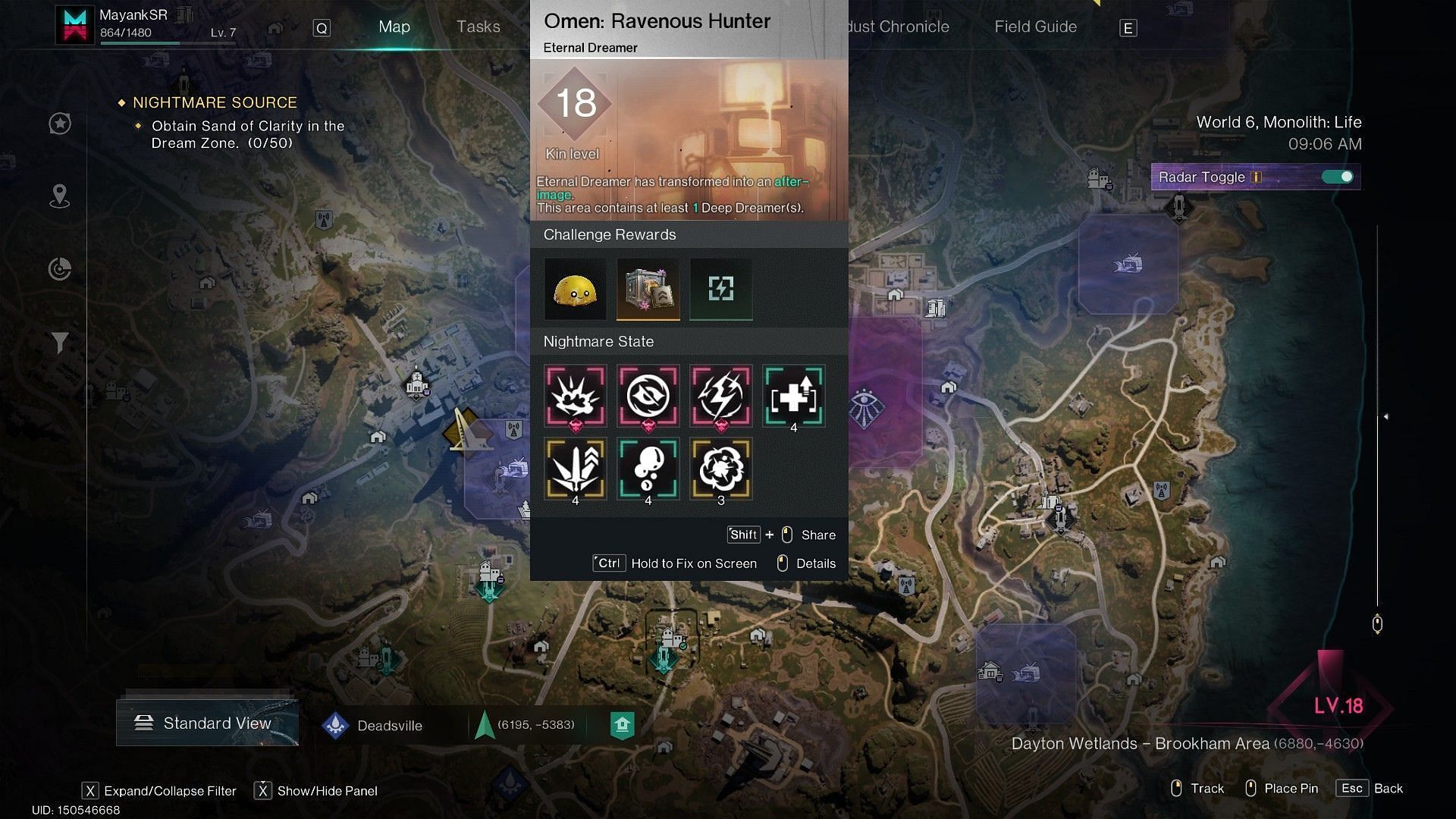This screenshot has width=1456, height=819.
Task: Open the star favorites side icon
Action: point(60,124)
